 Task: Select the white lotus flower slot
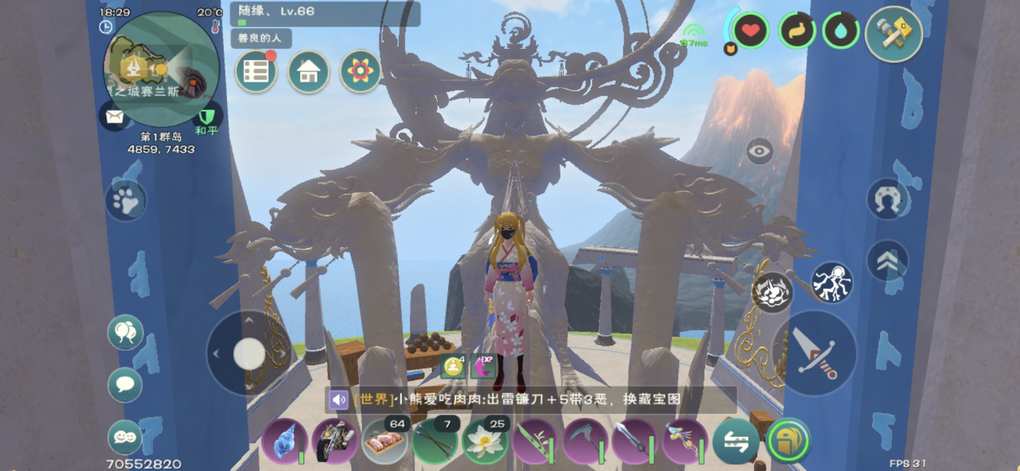pyautogui.click(x=482, y=440)
